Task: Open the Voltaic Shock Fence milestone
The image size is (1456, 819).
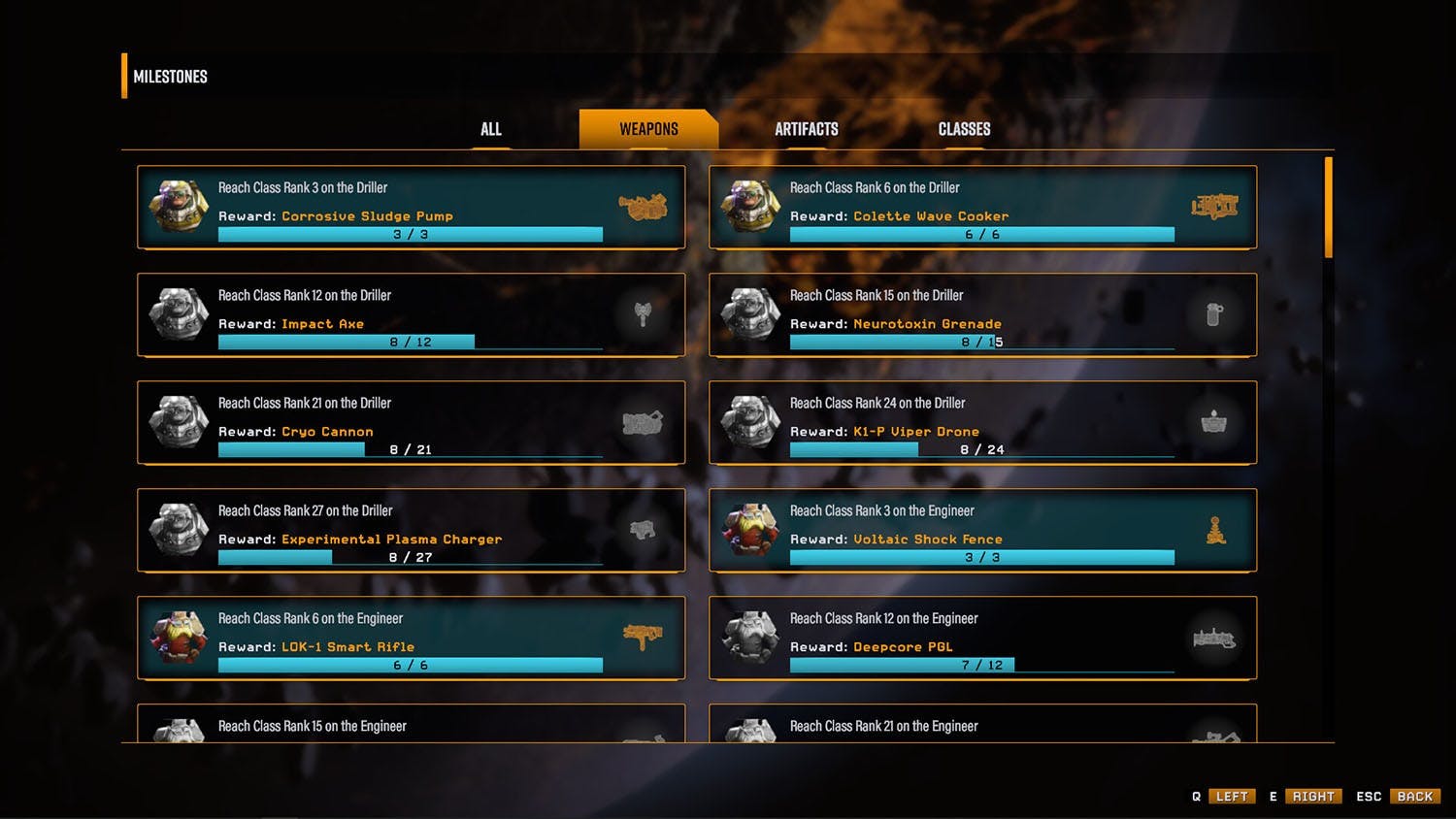Action: point(982,530)
